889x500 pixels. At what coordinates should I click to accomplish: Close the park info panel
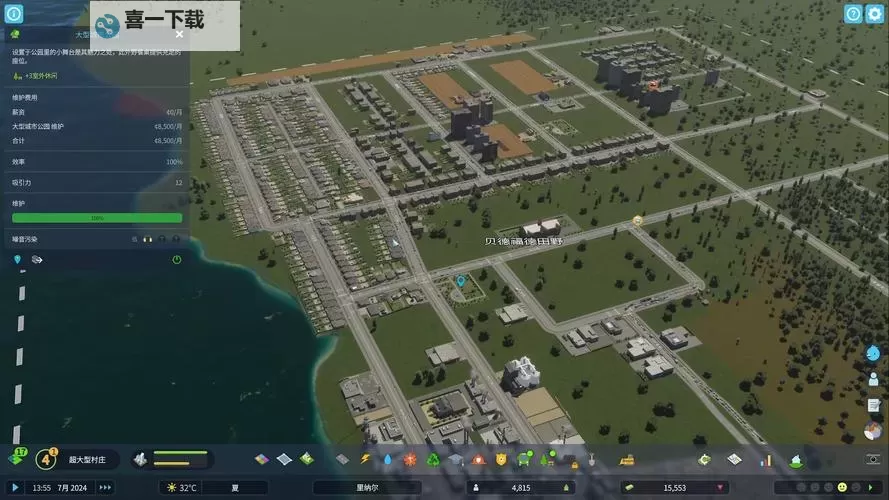(179, 34)
